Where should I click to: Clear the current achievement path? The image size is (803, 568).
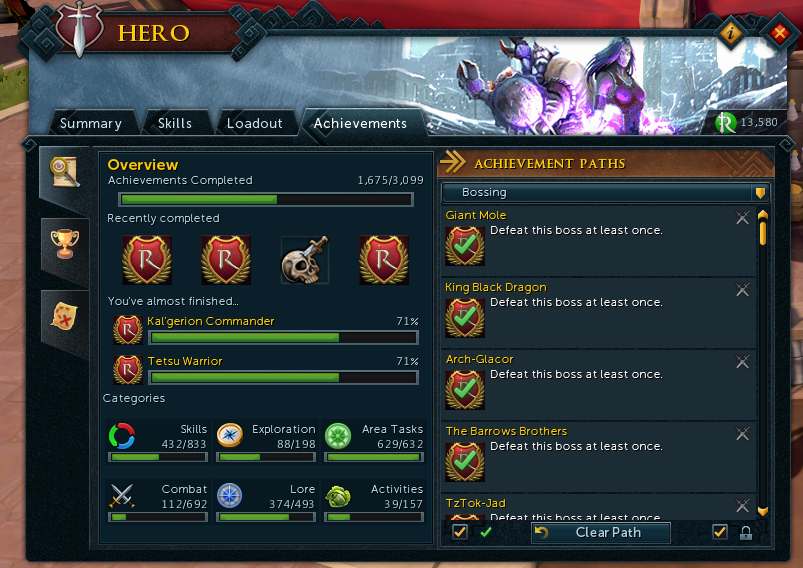pyautogui.click(x=600, y=533)
